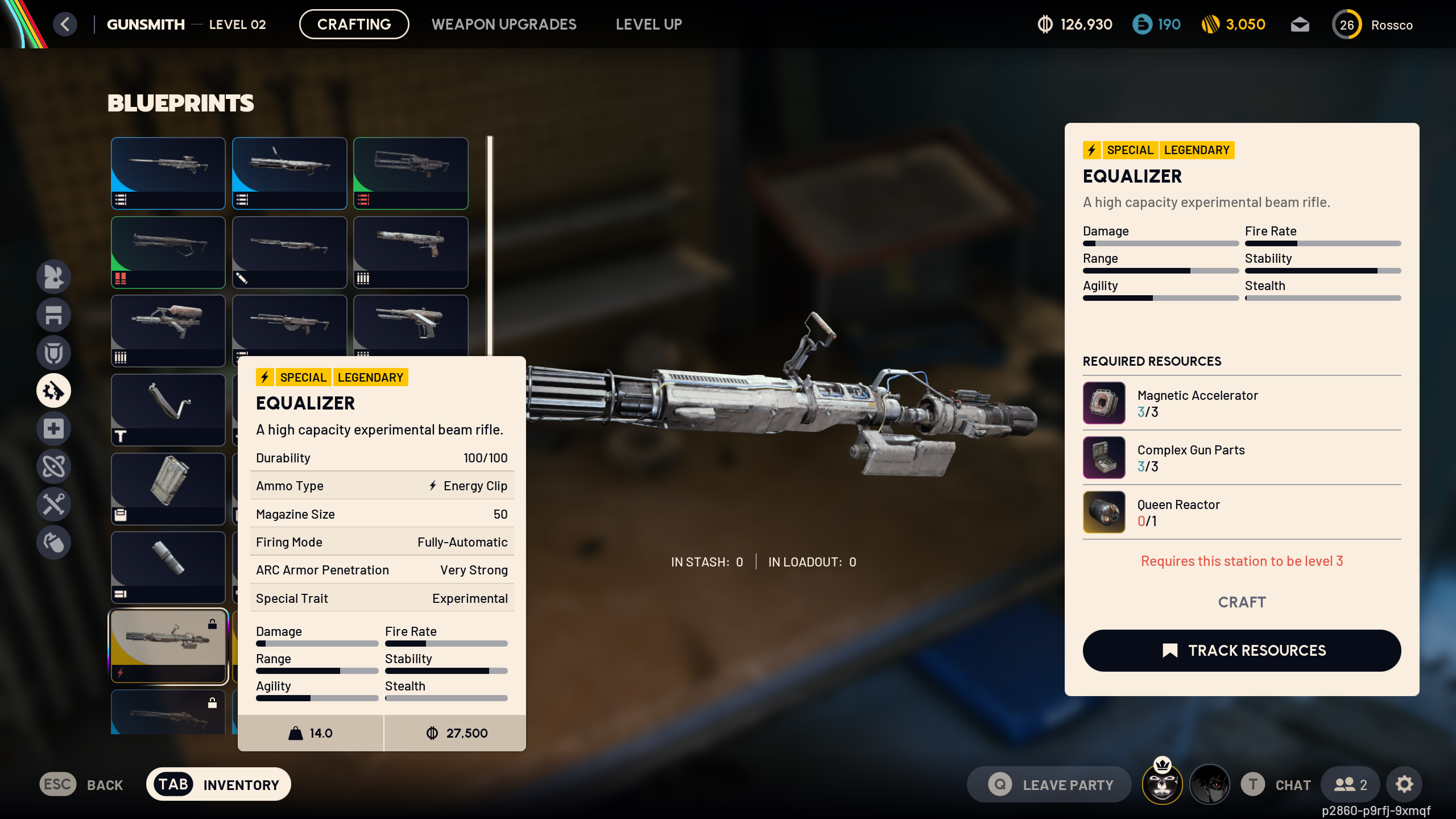View the Magnetic Accelerator resource
Image resolution: width=1456 pixels, height=819 pixels.
click(1104, 403)
